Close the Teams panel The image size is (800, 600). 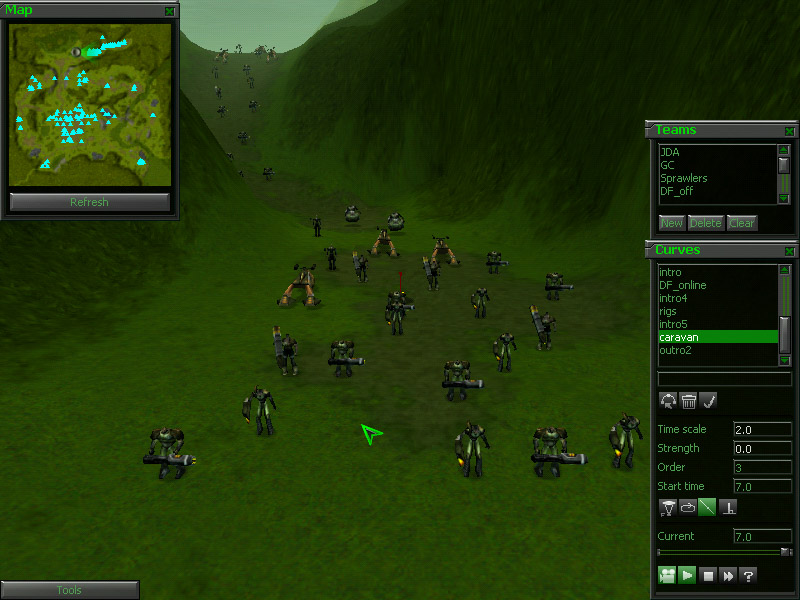(x=790, y=131)
